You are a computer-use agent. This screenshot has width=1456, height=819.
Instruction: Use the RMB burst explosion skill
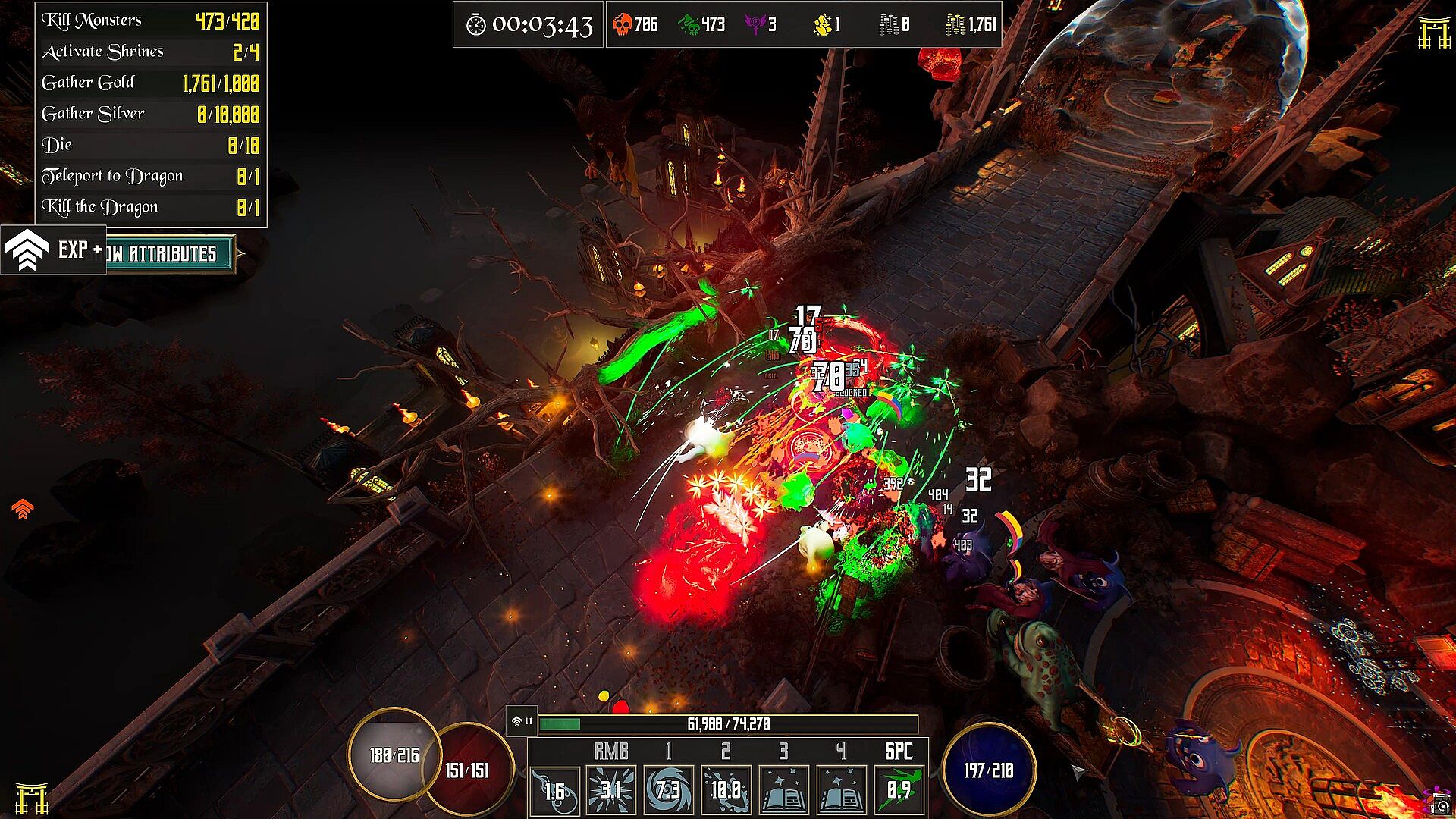611,791
